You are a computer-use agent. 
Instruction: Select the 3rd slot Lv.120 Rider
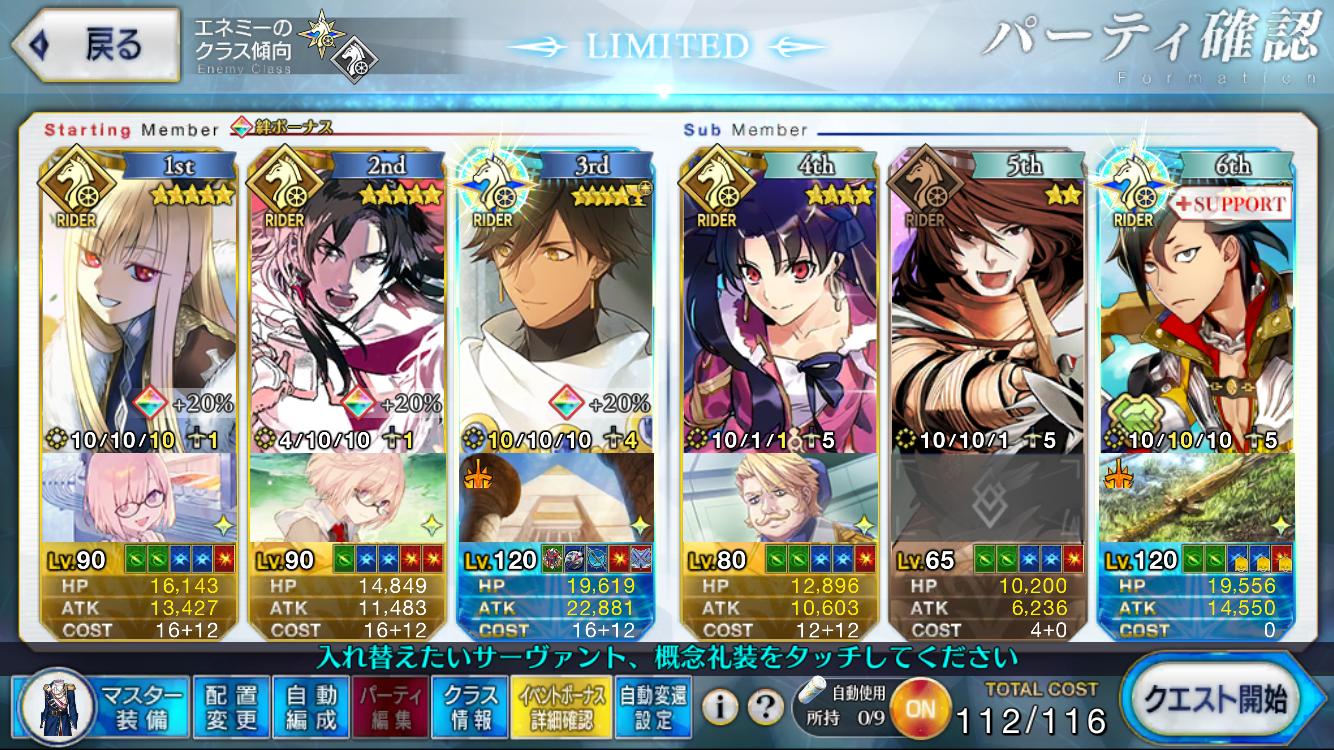[555, 300]
